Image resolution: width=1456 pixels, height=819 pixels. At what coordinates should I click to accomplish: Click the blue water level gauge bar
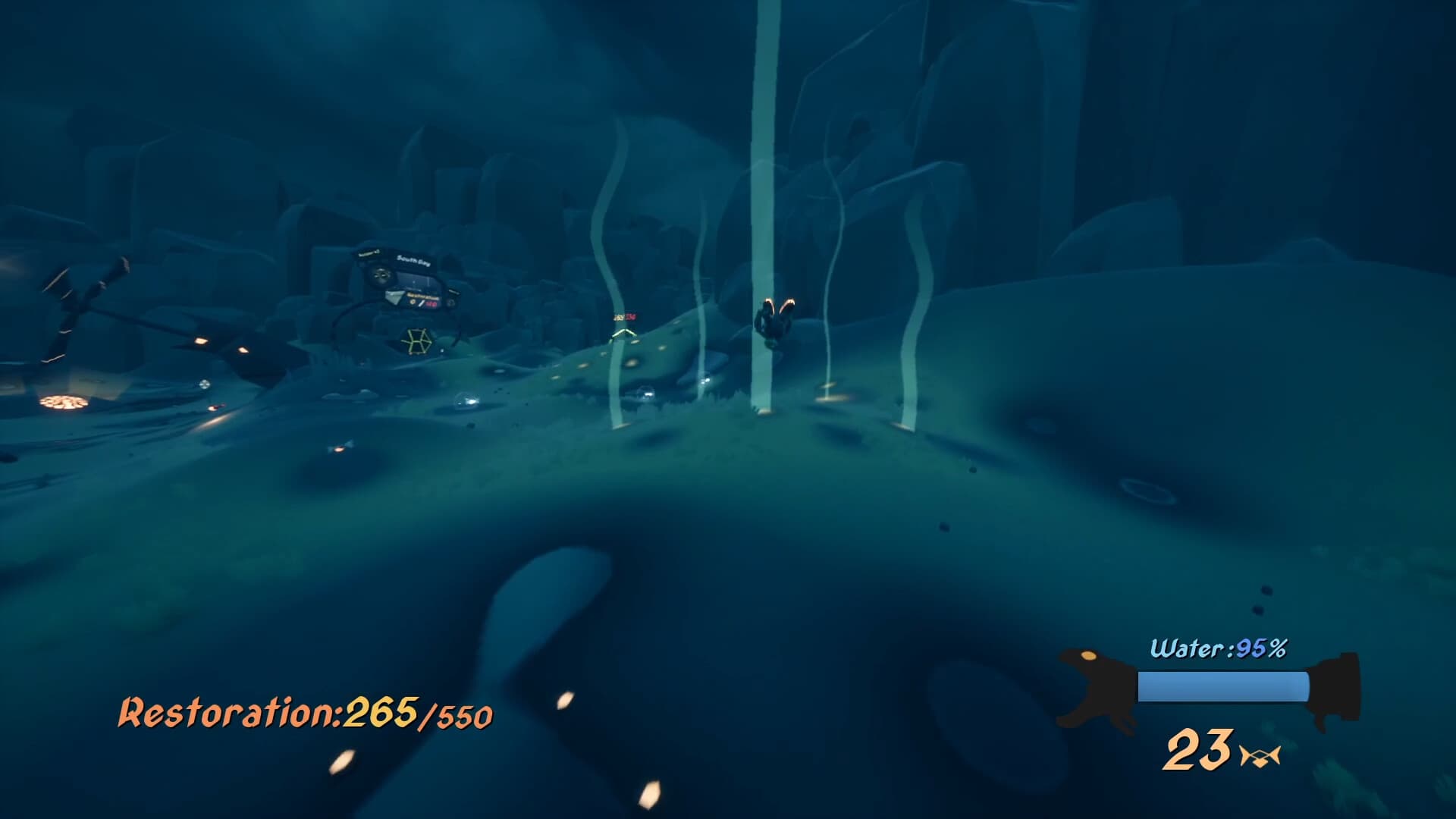[x=1222, y=686]
